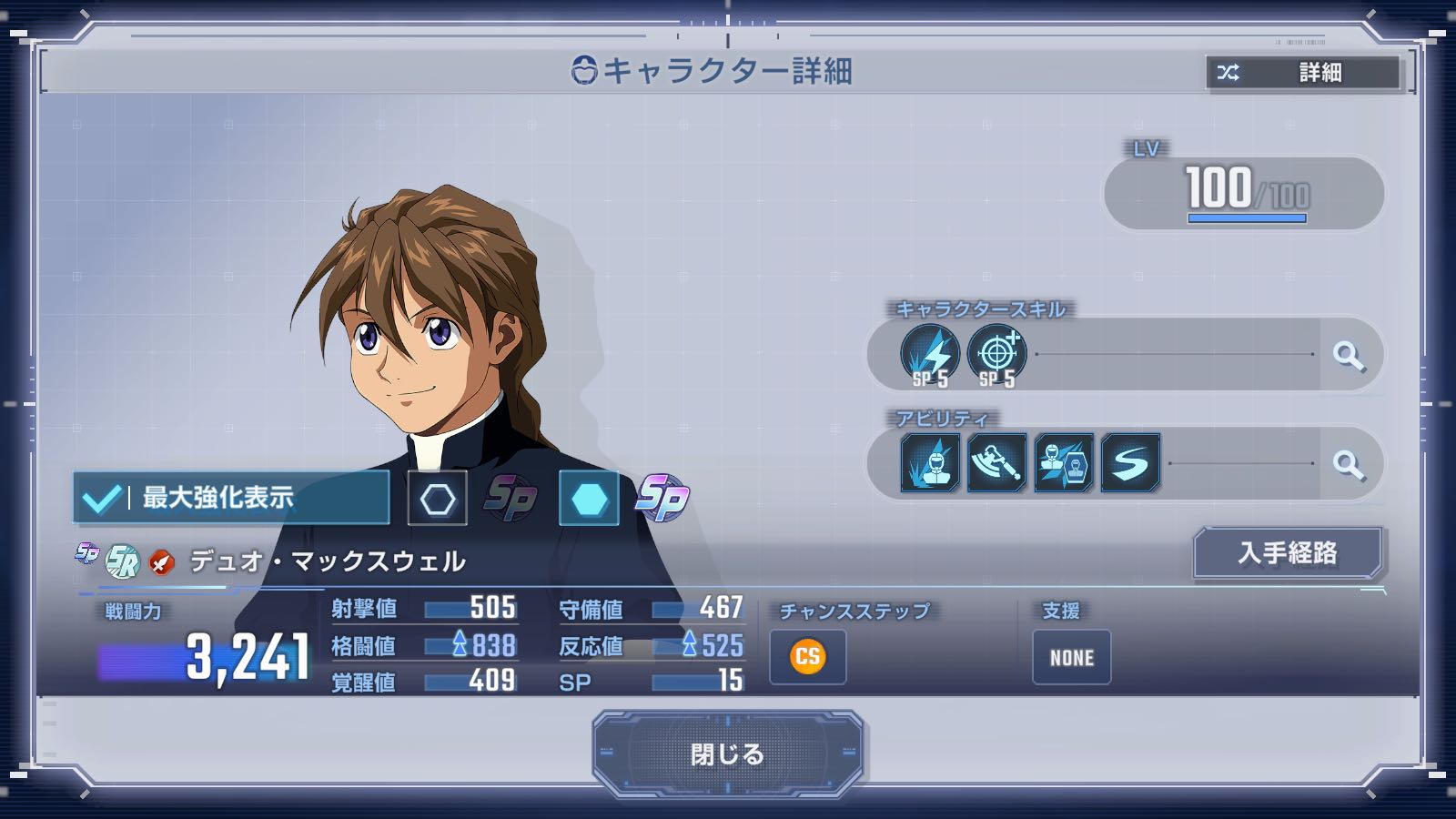Screen dimensions: 1456x819
Task: Select the lightning bolt SP skill
Action: click(930, 355)
